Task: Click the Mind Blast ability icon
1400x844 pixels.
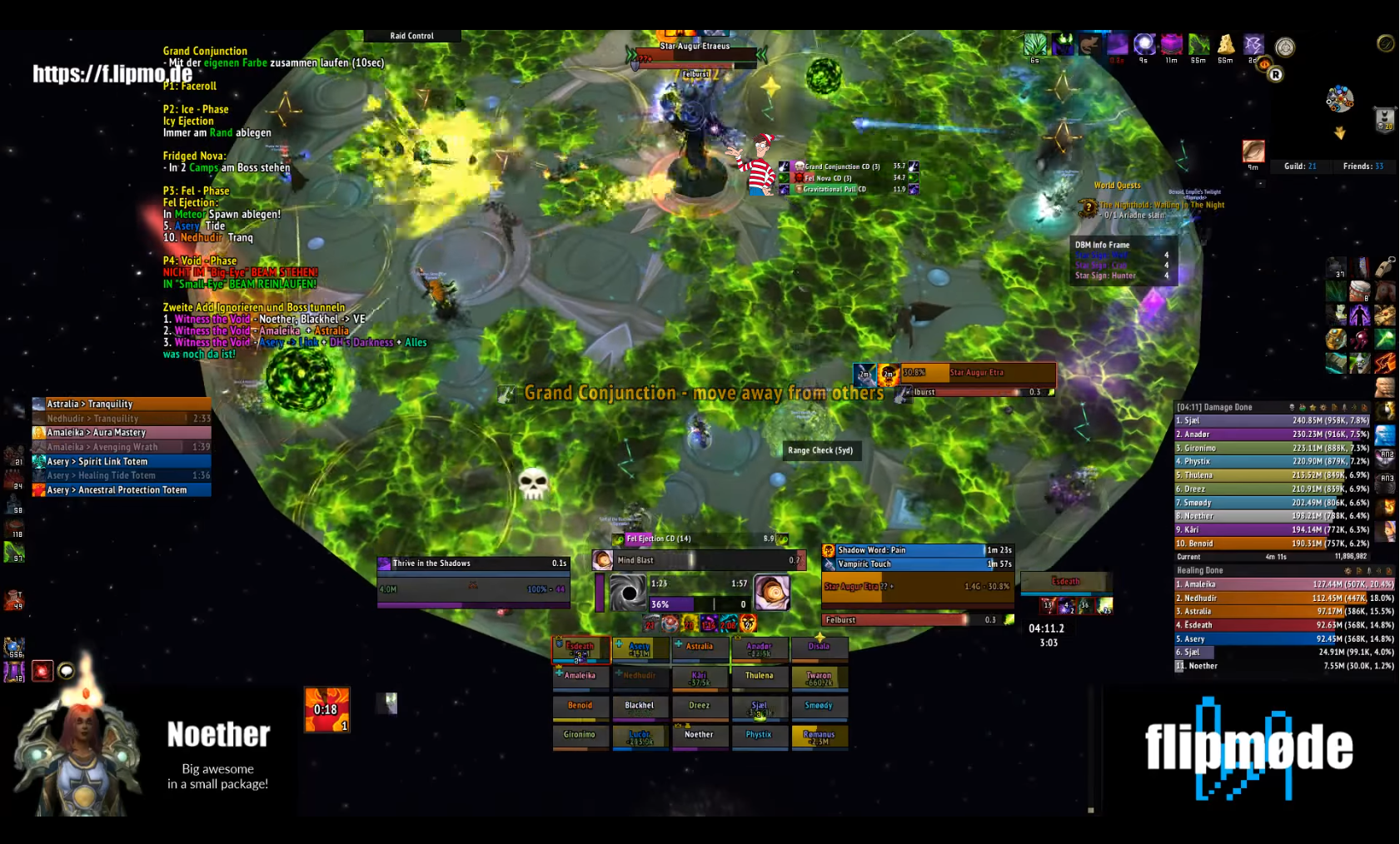Action: 603,560
